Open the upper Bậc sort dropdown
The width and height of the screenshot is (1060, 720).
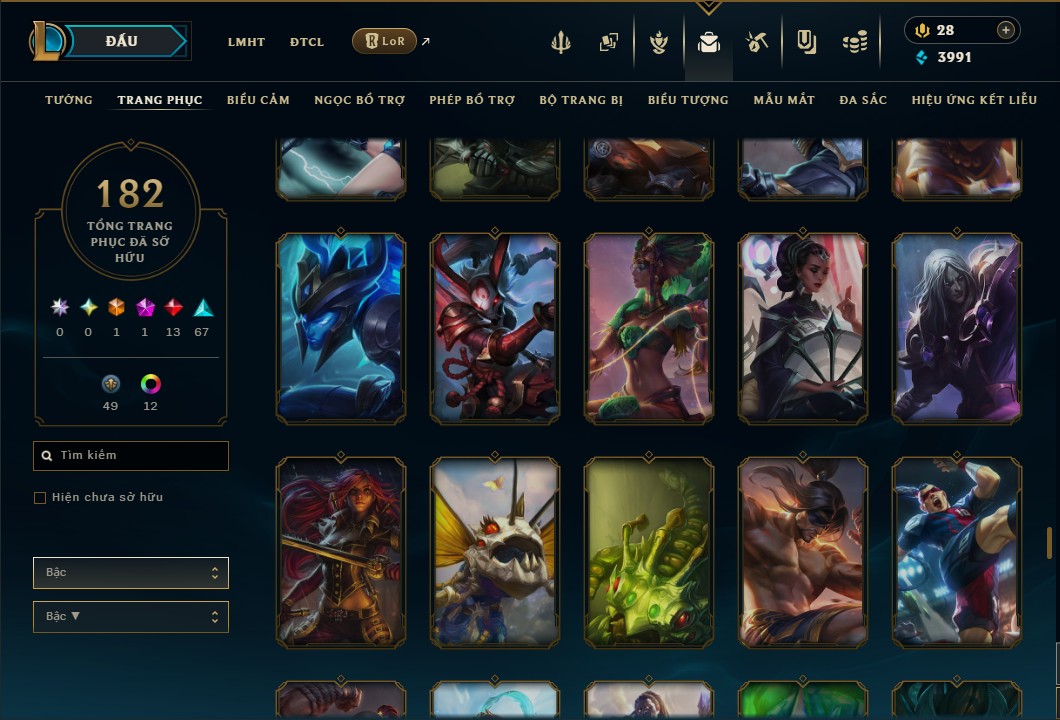[x=131, y=573]
